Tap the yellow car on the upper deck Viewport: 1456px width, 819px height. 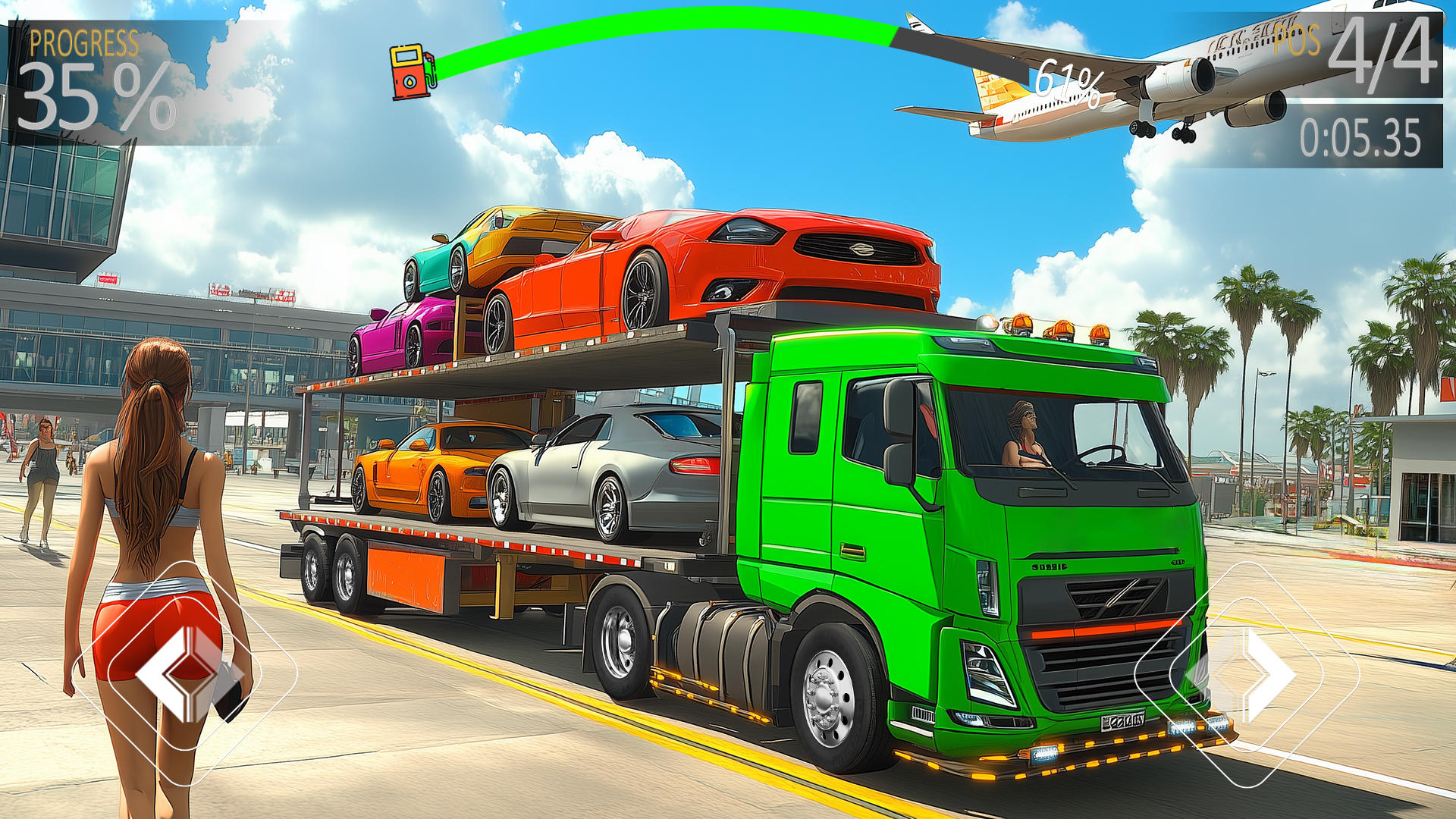(508, 243)
